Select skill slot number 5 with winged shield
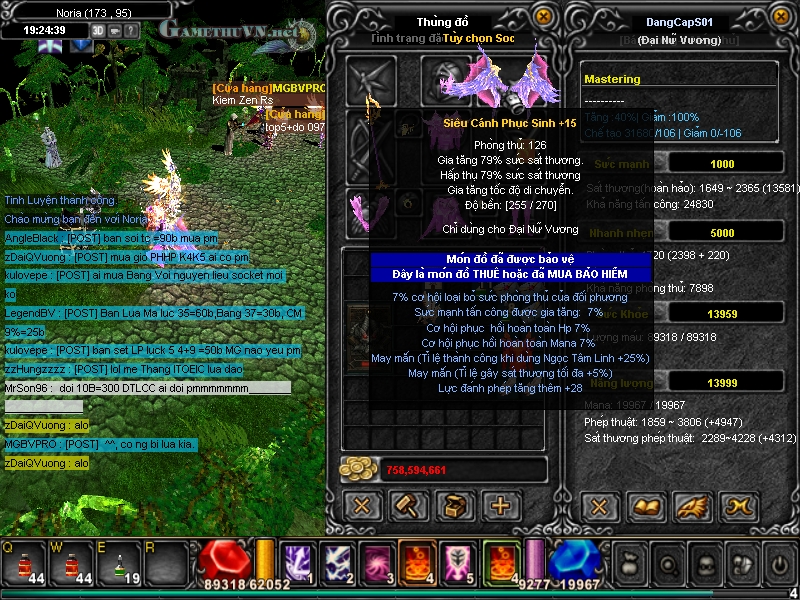 click(x=454, y=562)
